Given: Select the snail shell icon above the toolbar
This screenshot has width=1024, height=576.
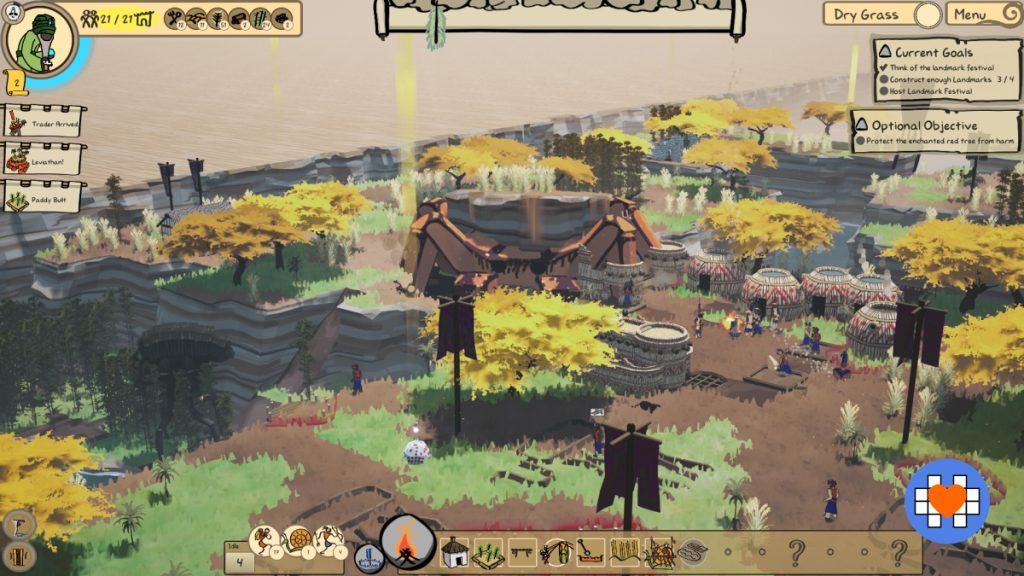Looking at the screenshot, I should click(297, 541).
